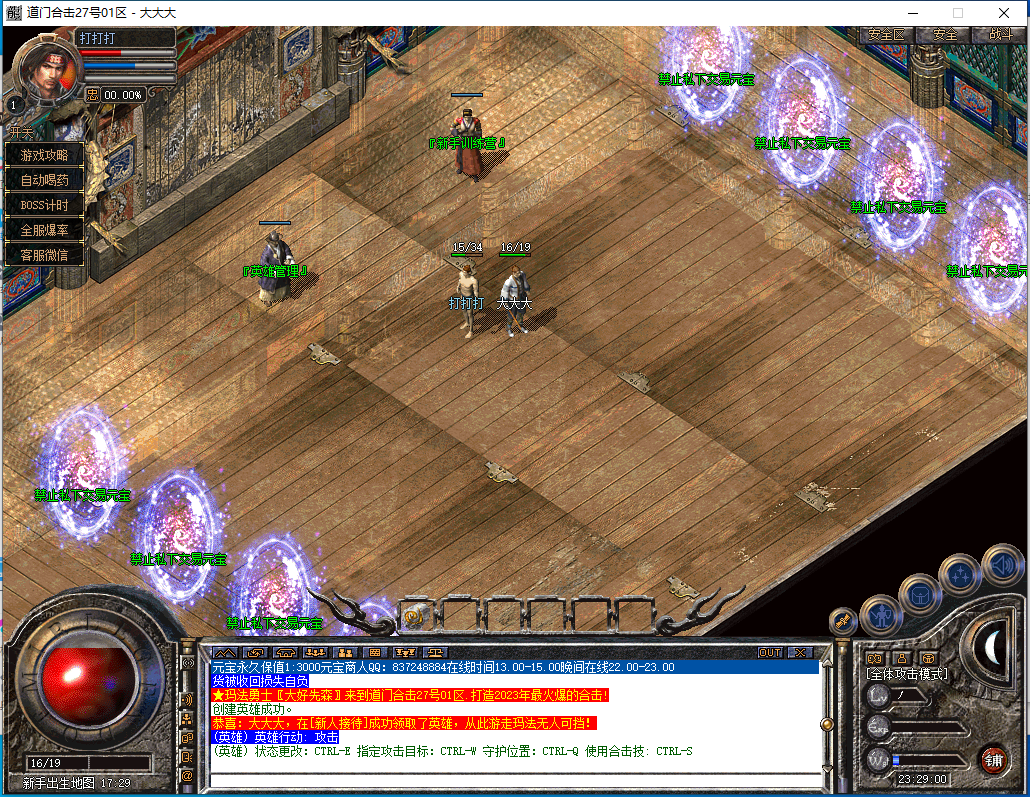
Task: Open the character equipment round button
Action: tap(881, 615)
